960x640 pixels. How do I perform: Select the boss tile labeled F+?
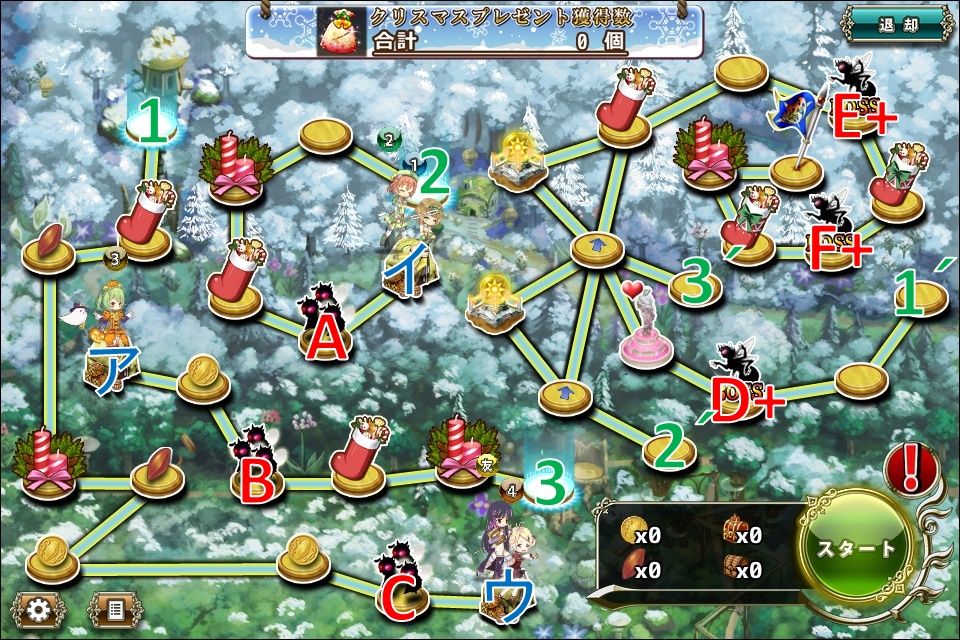pos(833,232)
